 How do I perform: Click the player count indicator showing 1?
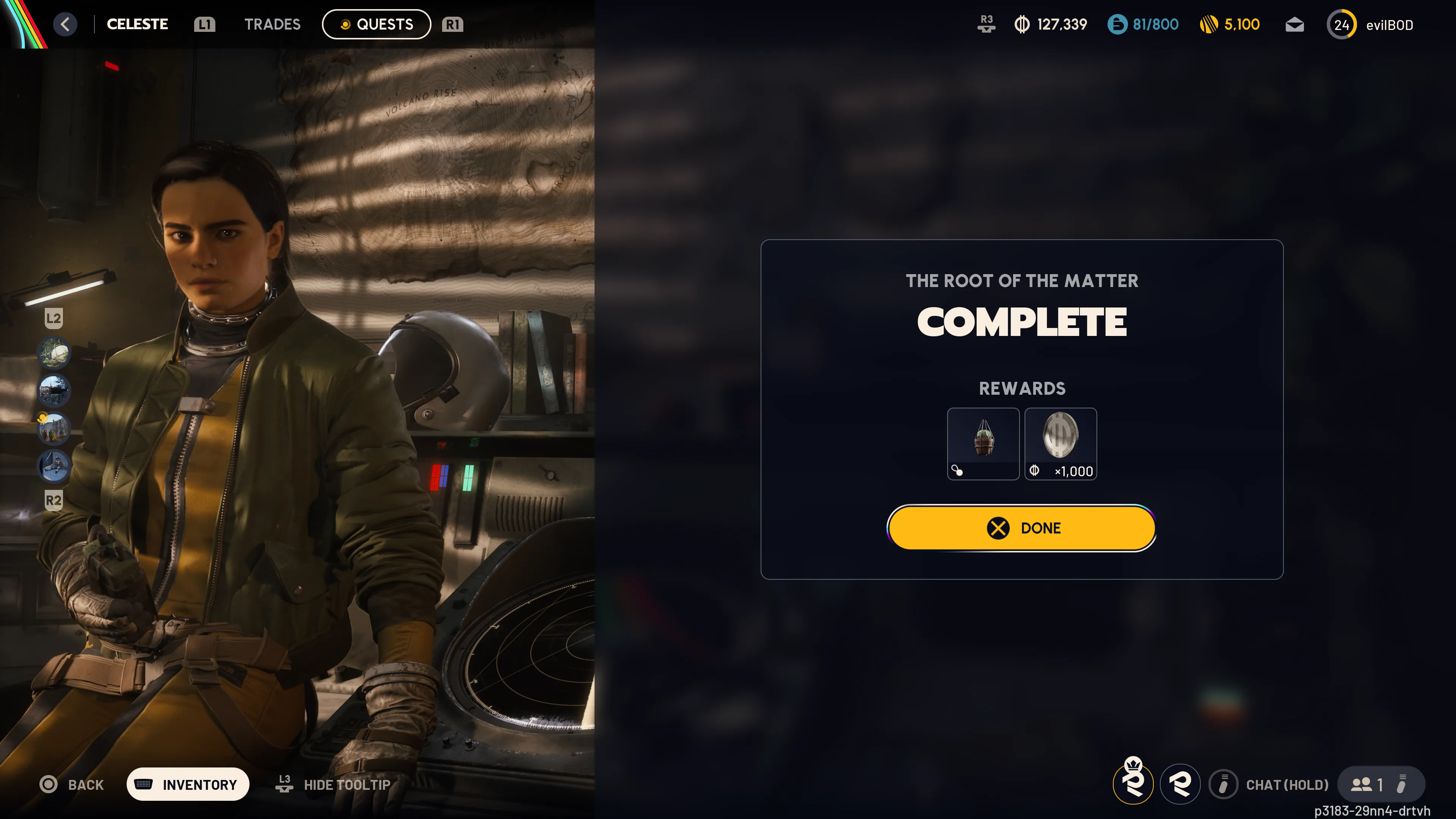tap(1371, 784)
